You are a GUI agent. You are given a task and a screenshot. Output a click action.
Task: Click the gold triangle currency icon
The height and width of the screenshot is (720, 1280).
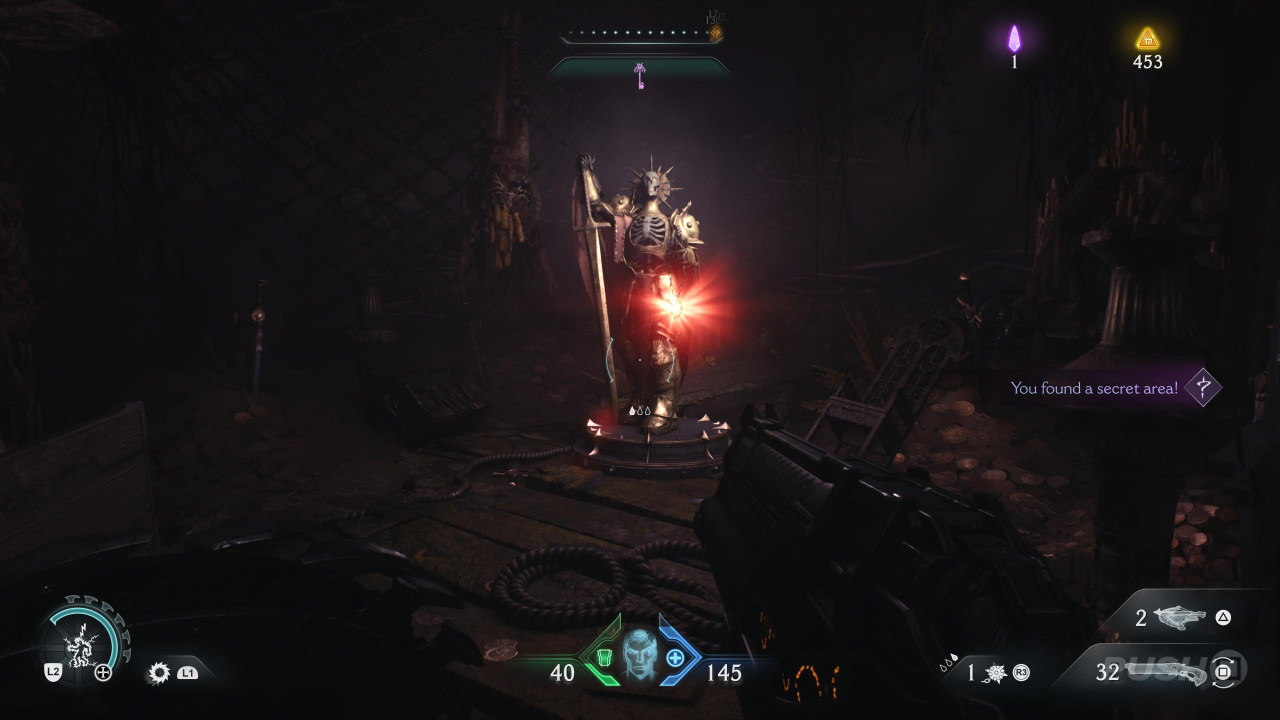[x=1147, y=39]
